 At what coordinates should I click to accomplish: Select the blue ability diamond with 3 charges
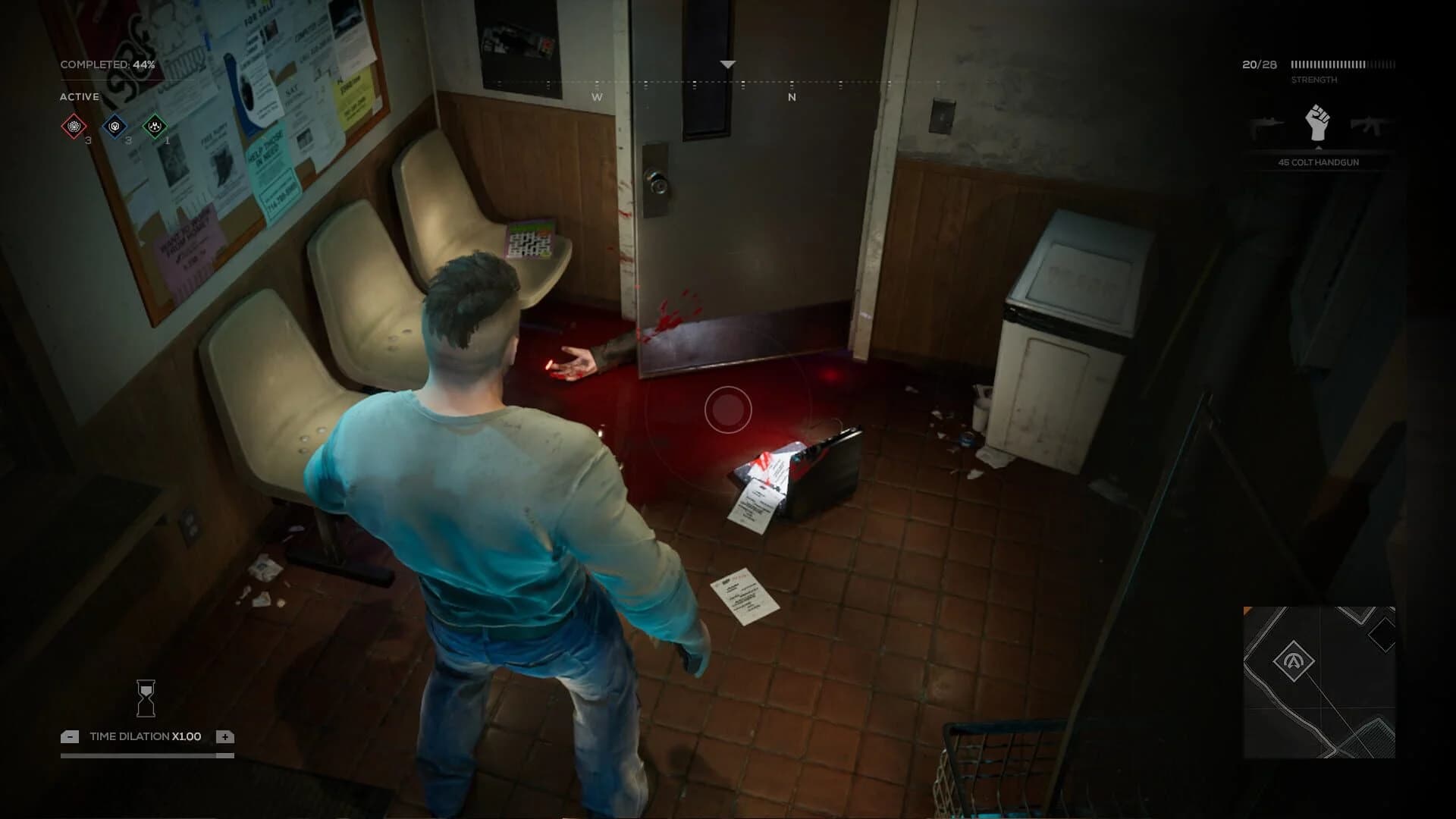tap(115, 127)
